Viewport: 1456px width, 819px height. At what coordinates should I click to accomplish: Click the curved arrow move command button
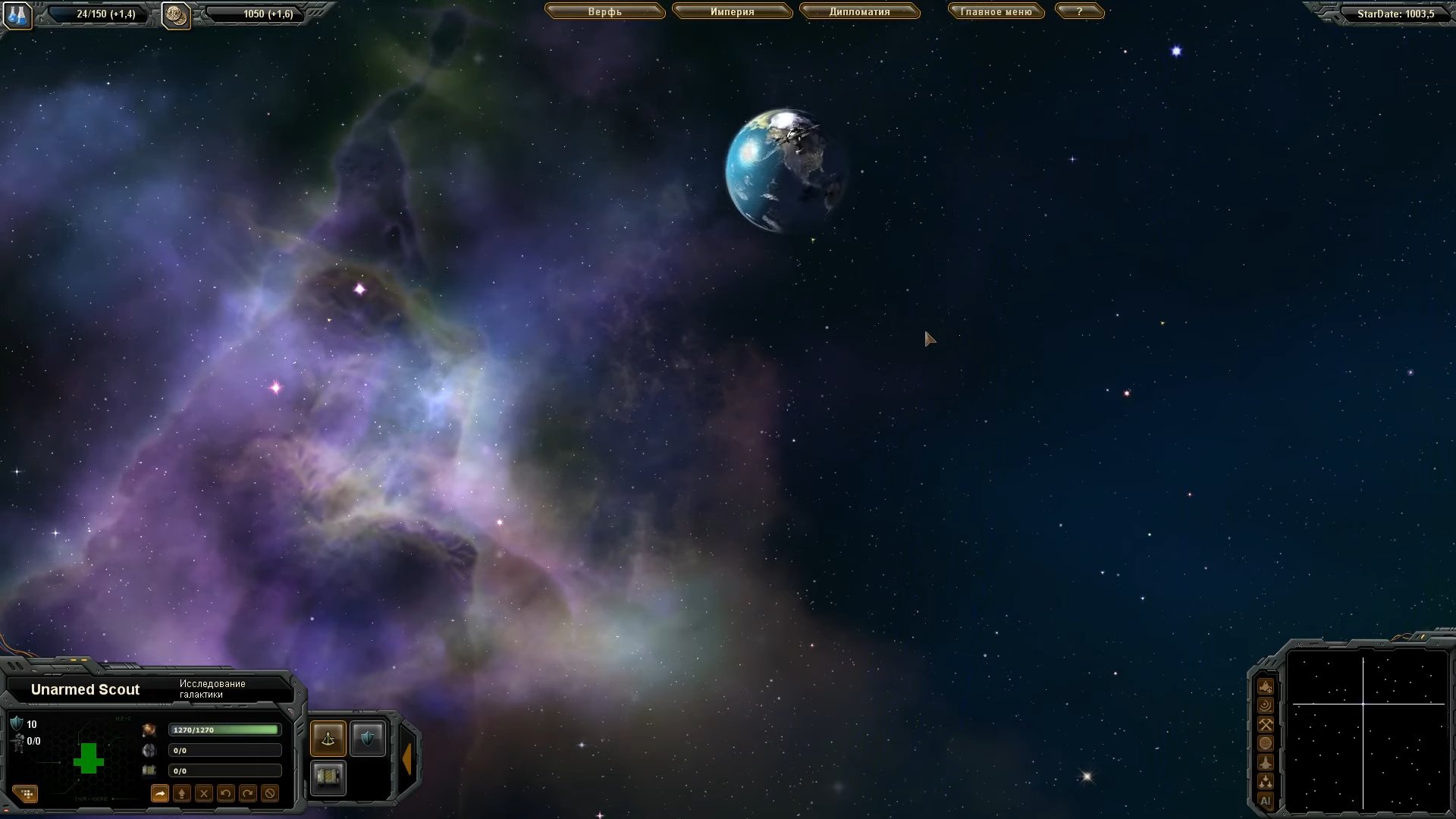[x=159, y=794]
